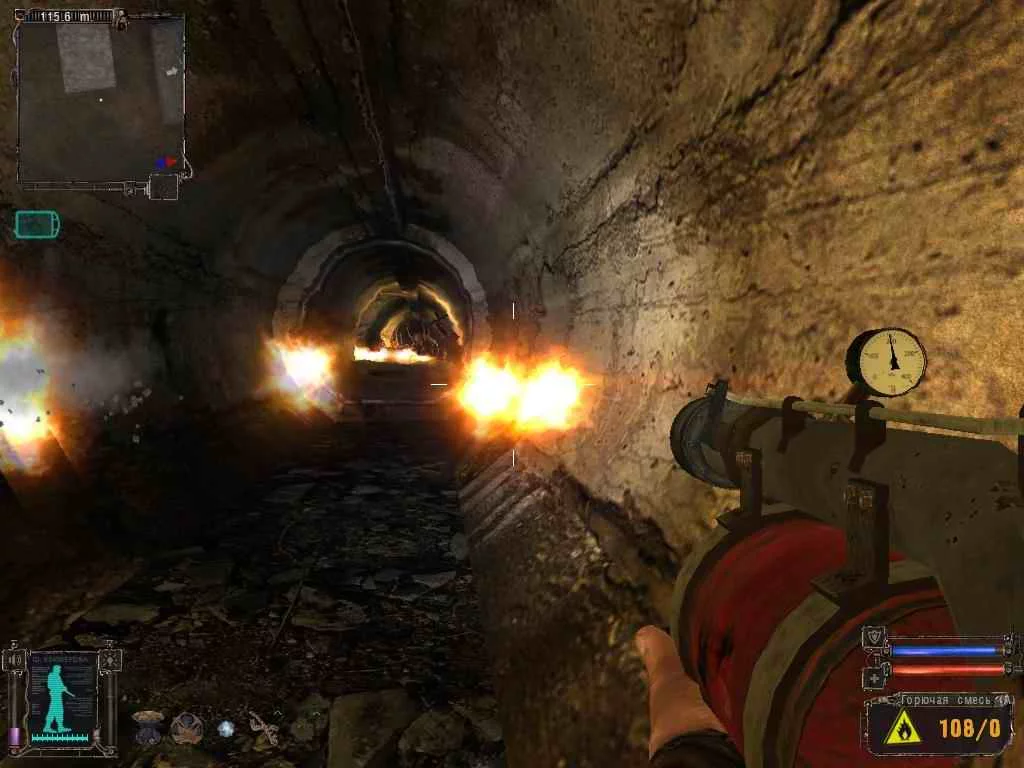Click the health cross icon

[875, 679]
